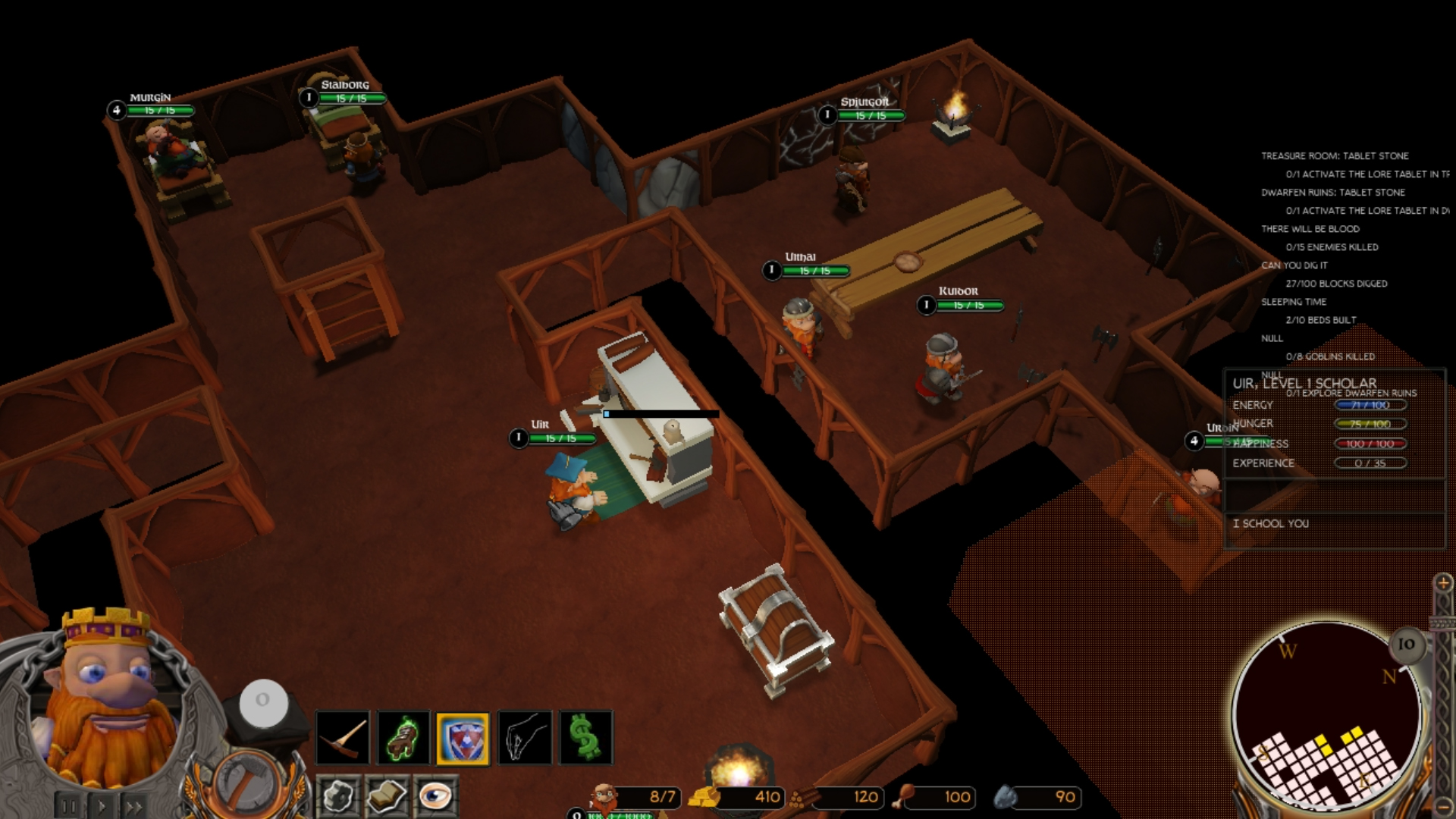Open the book journal button
The height and width of the screenshot is (819, 1456).
click(387, 796)
